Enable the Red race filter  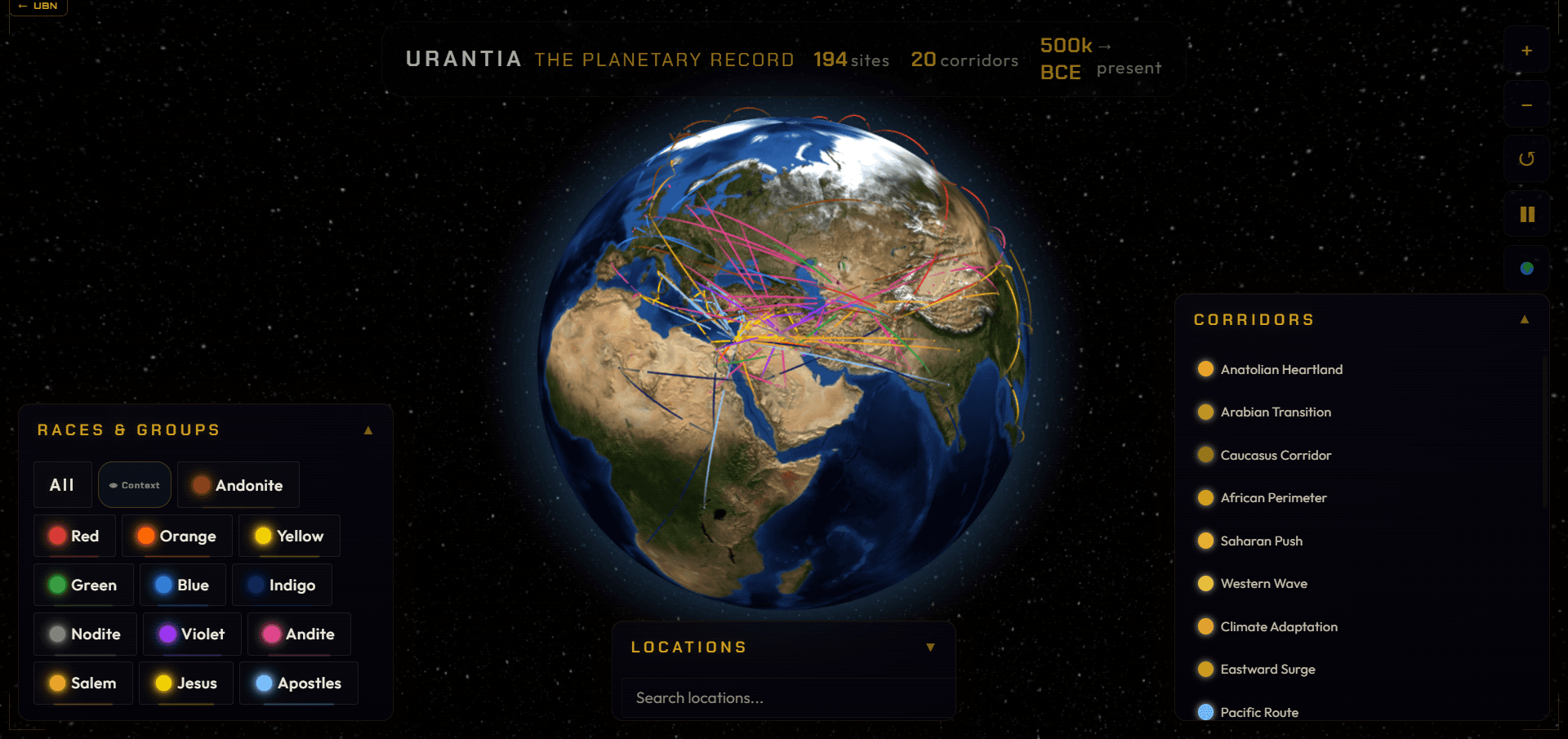tap(73, 536)
